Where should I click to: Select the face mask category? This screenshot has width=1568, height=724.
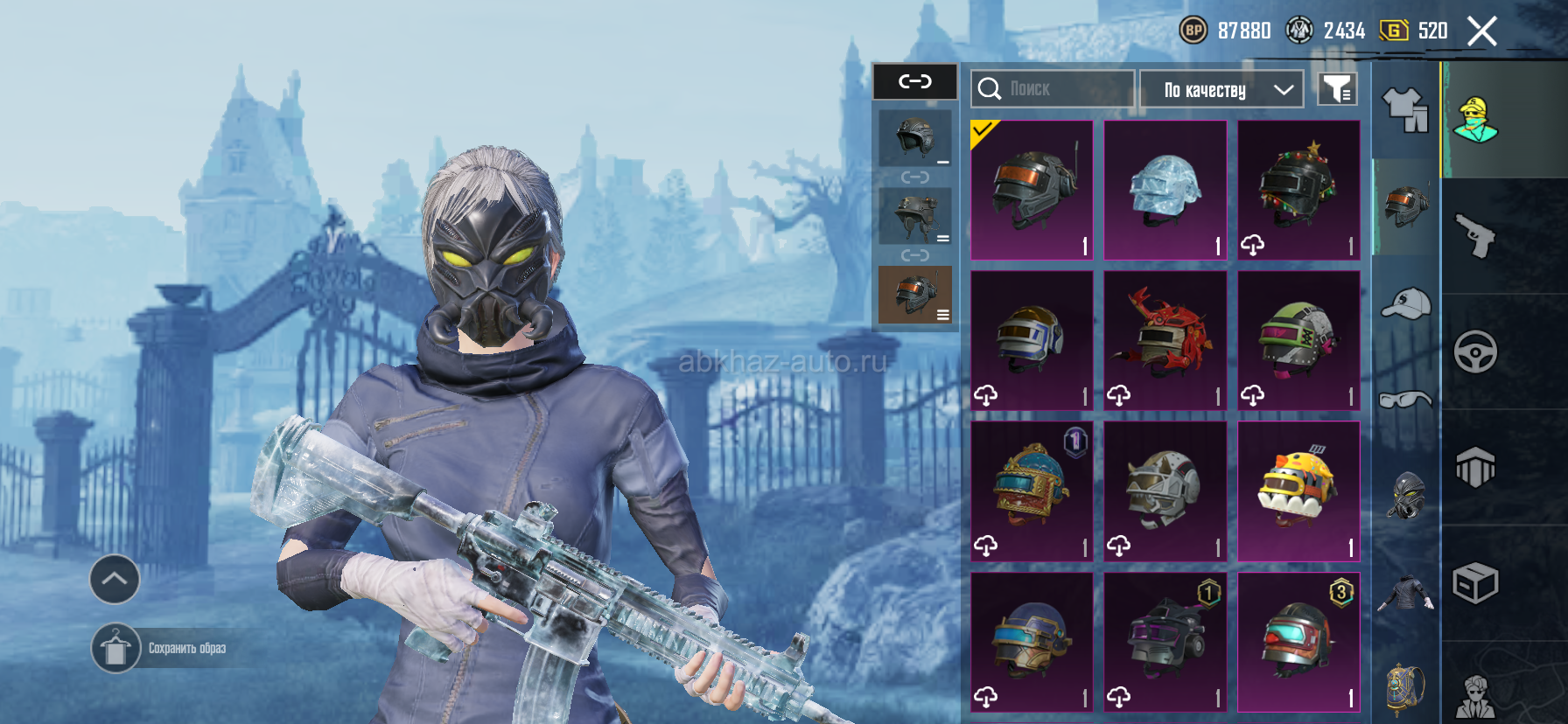point(1405,495)
